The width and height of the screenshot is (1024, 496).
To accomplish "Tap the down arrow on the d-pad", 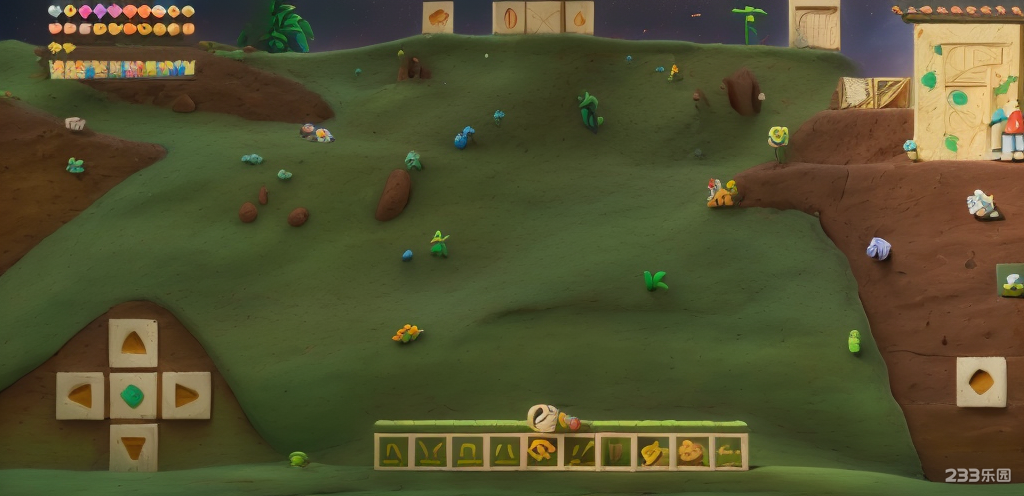I will tap(133, 446).
